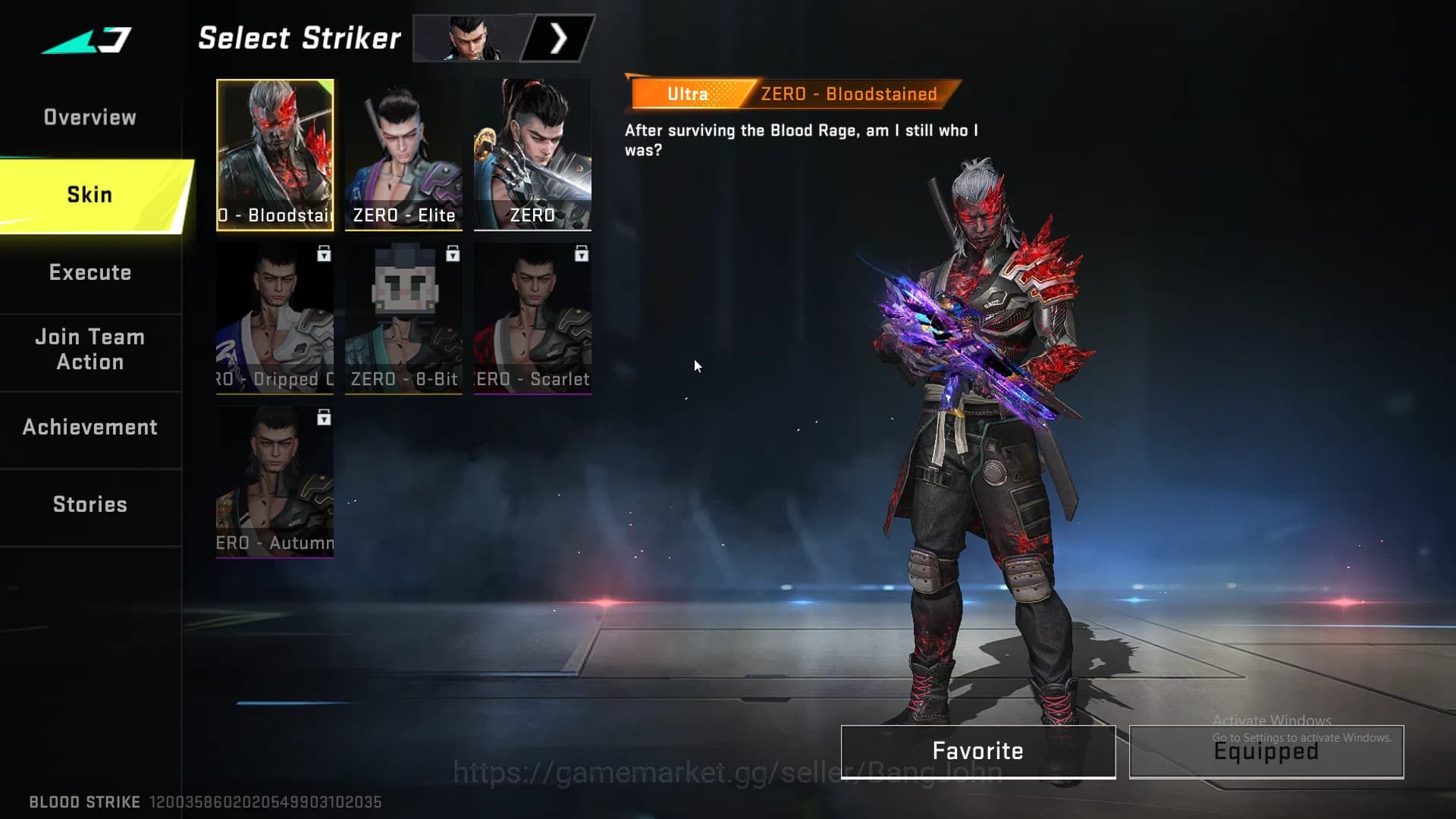Open the Join Team Action section
The height and width of the screenshot is (819, 1456).
coord(89,350)
